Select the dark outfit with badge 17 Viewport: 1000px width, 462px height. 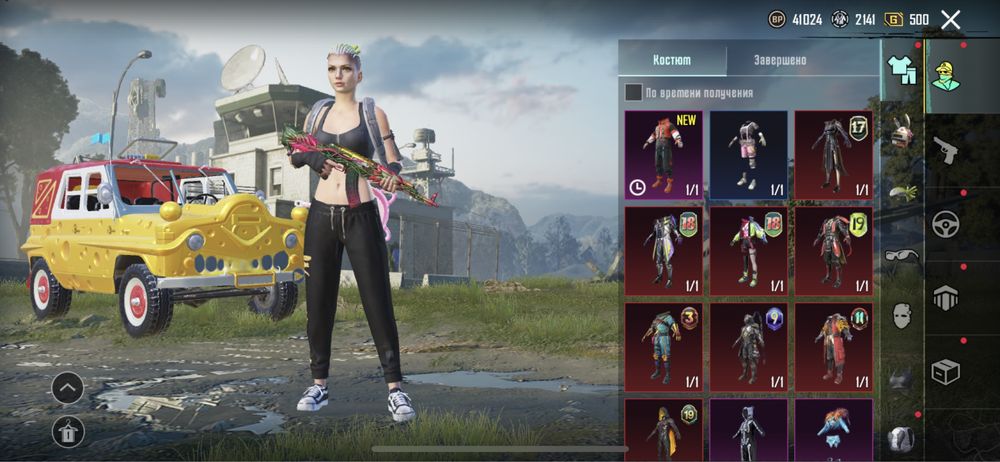click(x=833, y=154)
